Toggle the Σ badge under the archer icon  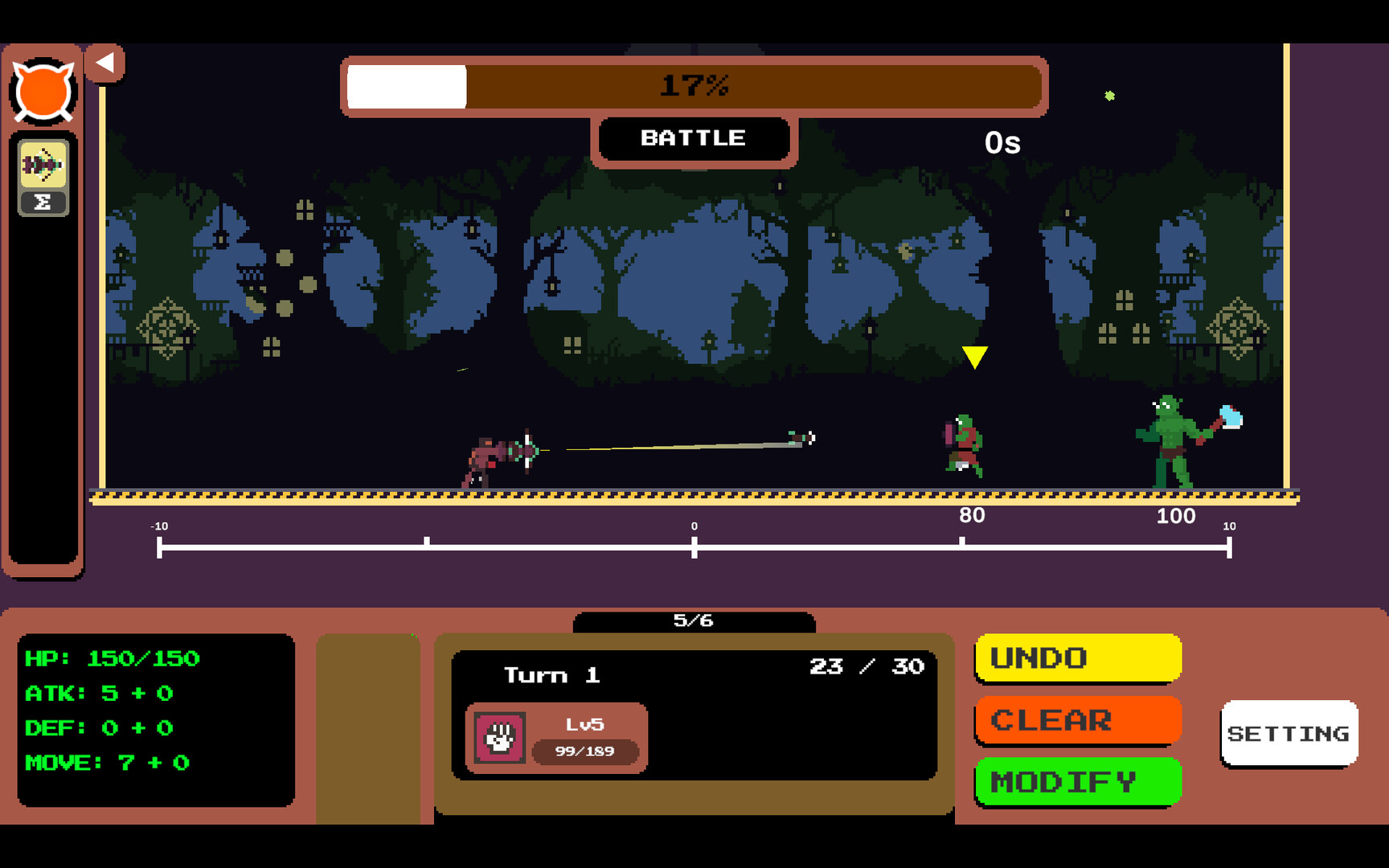click(44, 201)
